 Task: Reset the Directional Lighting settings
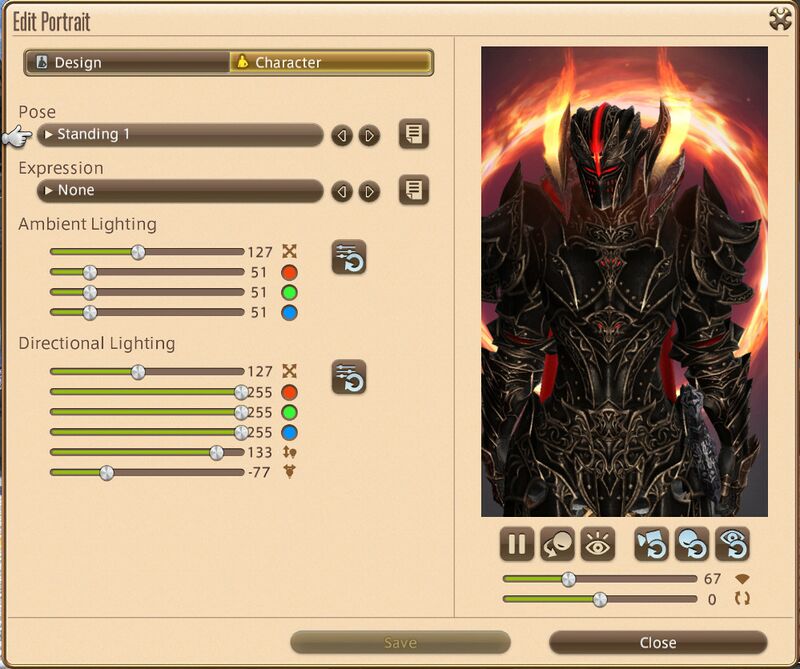coord(349,377)
